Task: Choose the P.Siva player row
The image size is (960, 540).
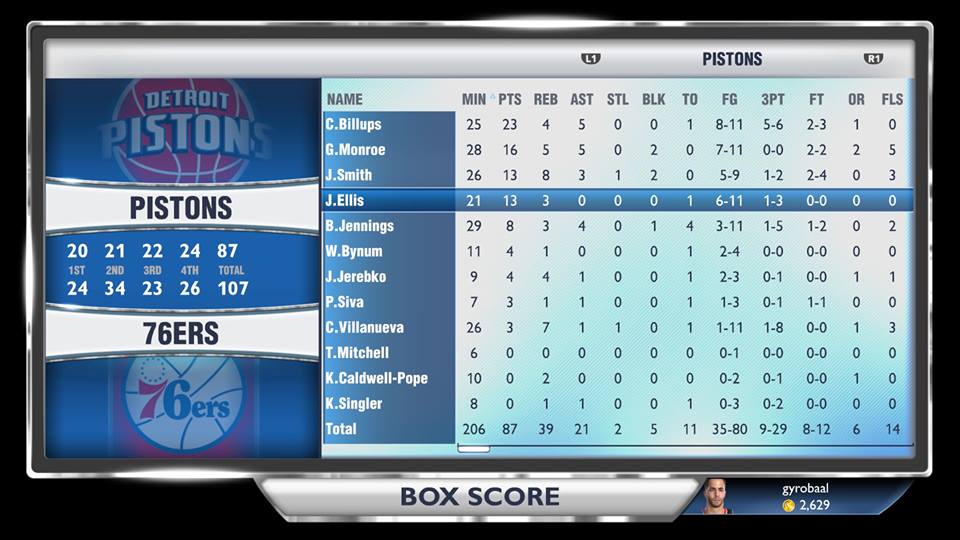Action: point(389,302)
